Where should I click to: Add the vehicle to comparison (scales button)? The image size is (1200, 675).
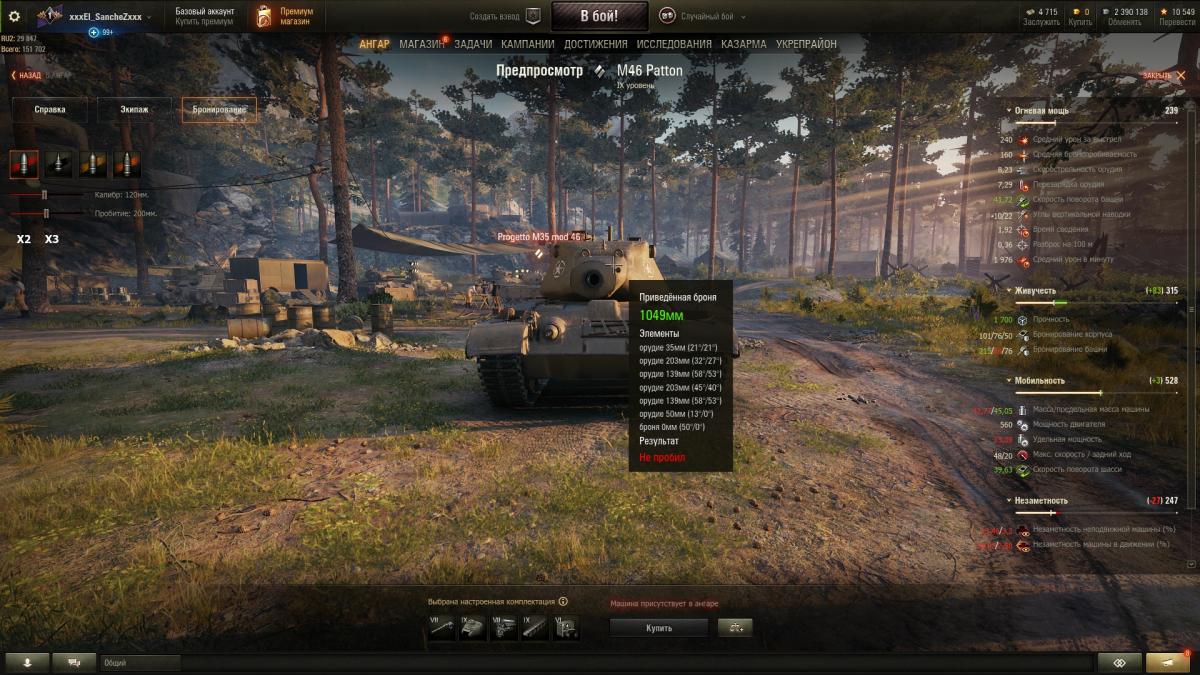[x=735, y=628]
